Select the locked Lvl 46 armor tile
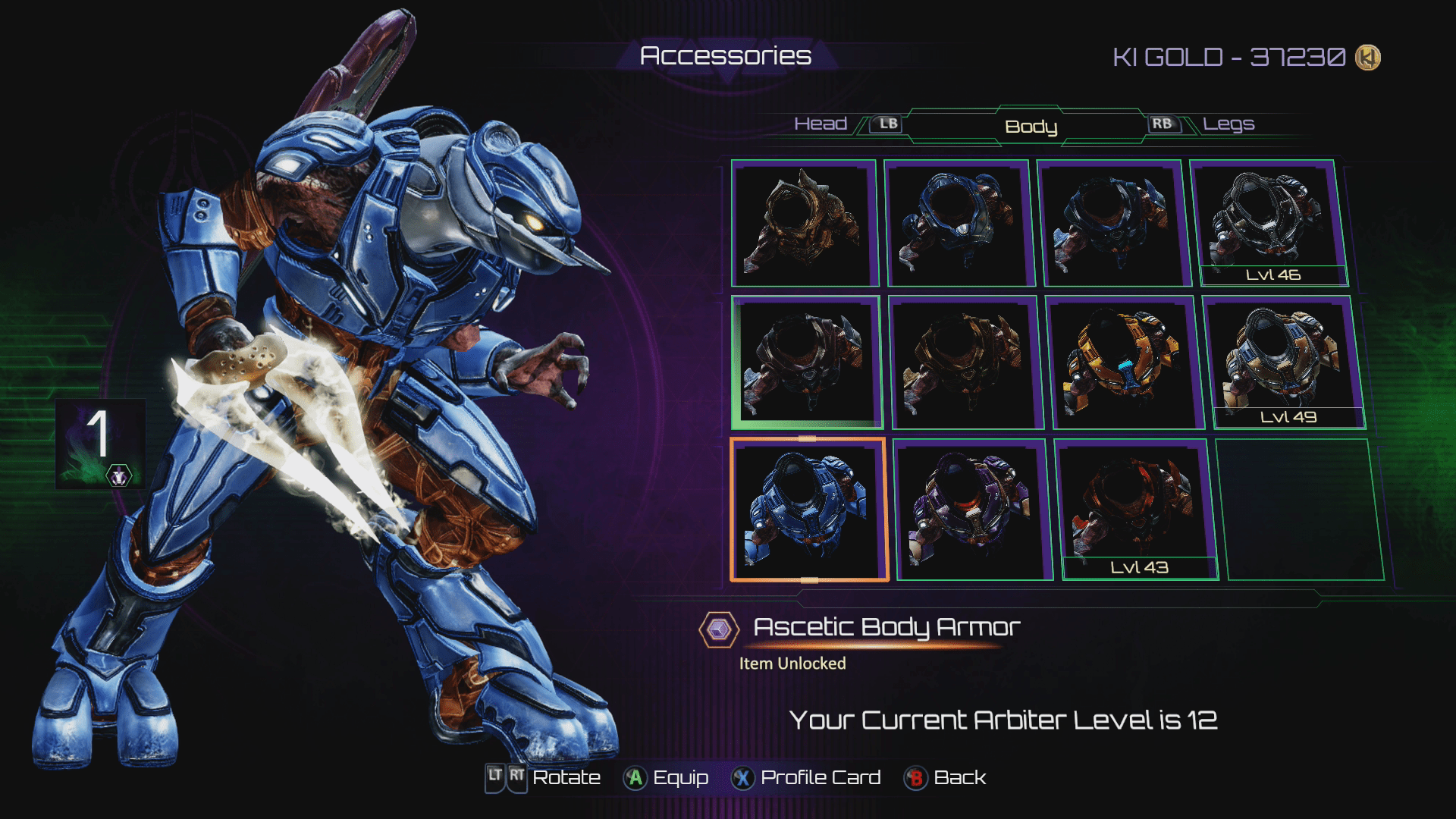Screen dimensions: 1456x819 click(1269, 223)
